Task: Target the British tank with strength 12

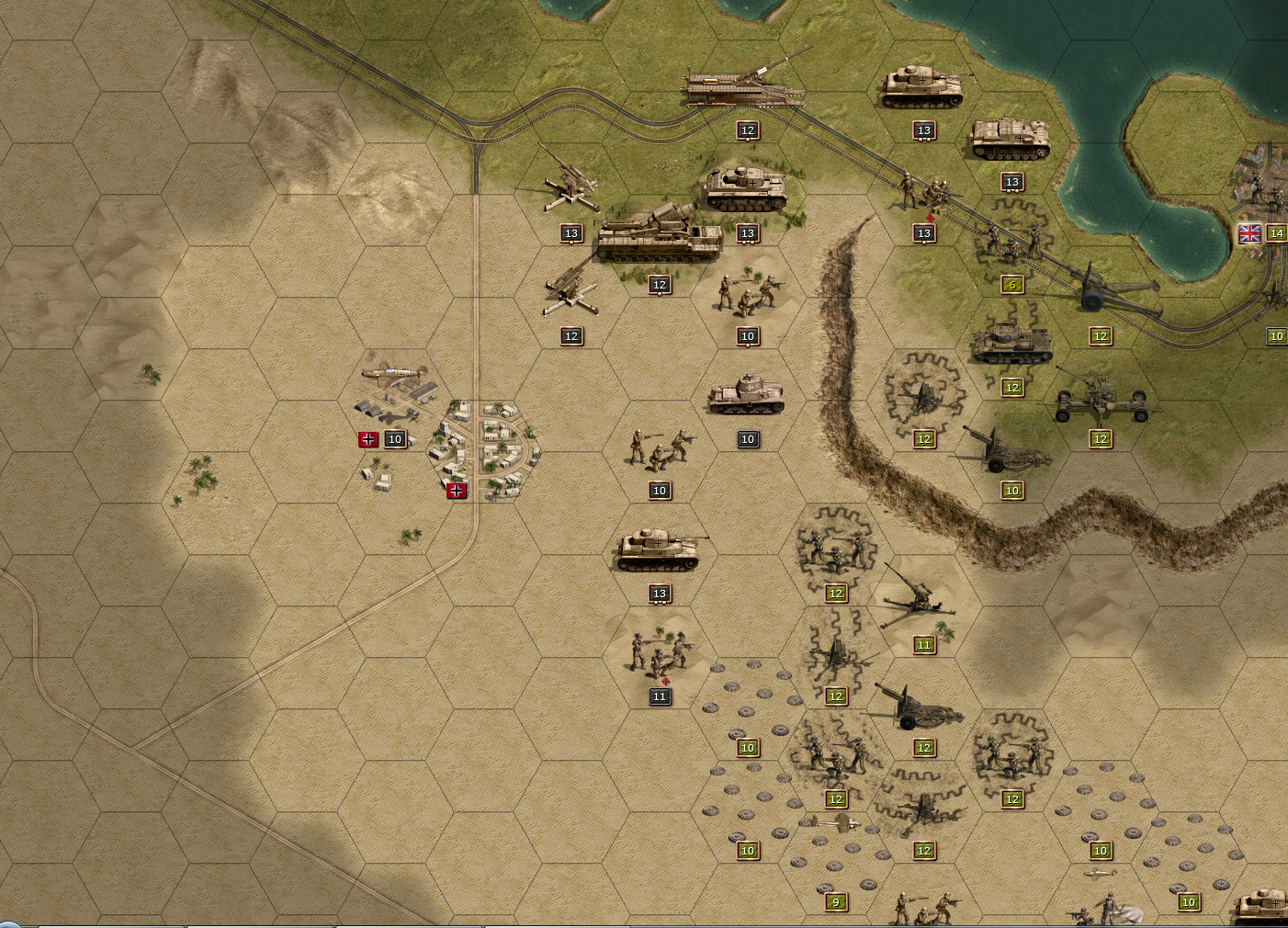Action: click(x=1011, y=345)
